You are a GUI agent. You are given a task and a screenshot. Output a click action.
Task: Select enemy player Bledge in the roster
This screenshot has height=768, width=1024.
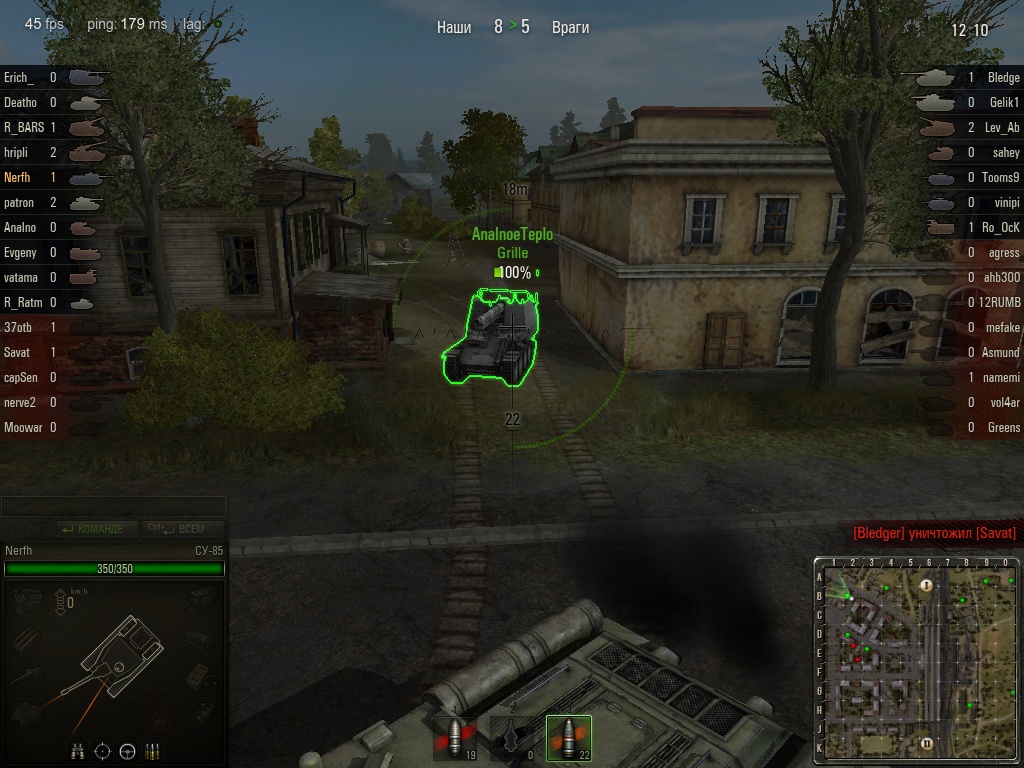point(1003,77)
